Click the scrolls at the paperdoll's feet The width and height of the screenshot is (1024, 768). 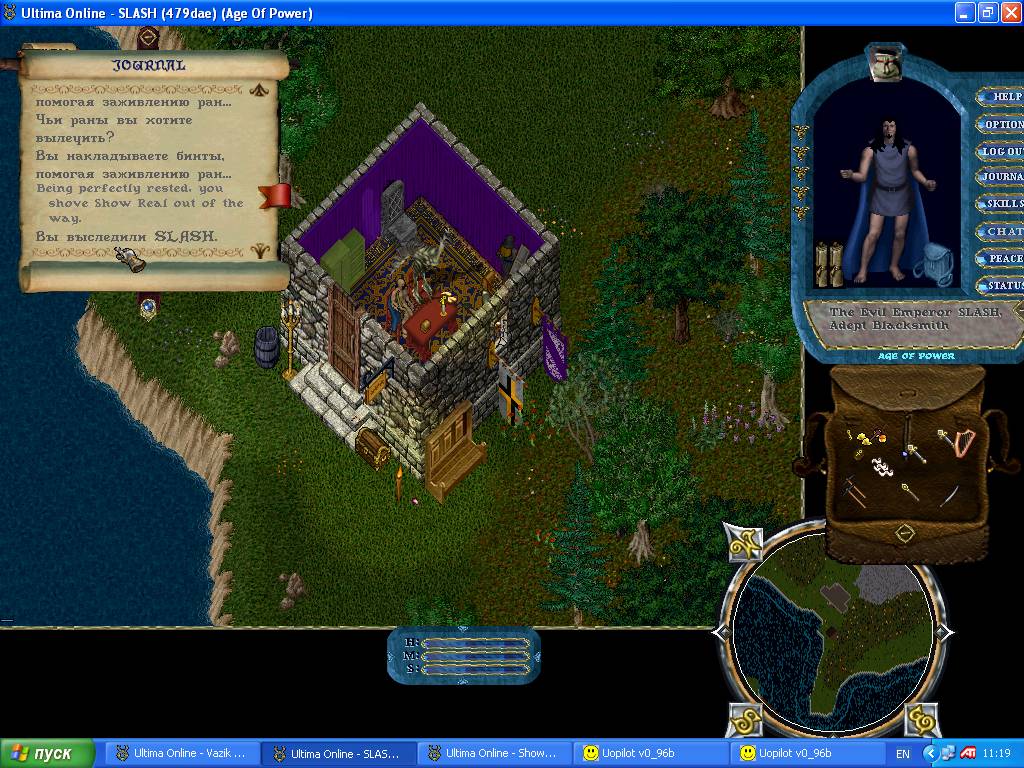[831, 264]
